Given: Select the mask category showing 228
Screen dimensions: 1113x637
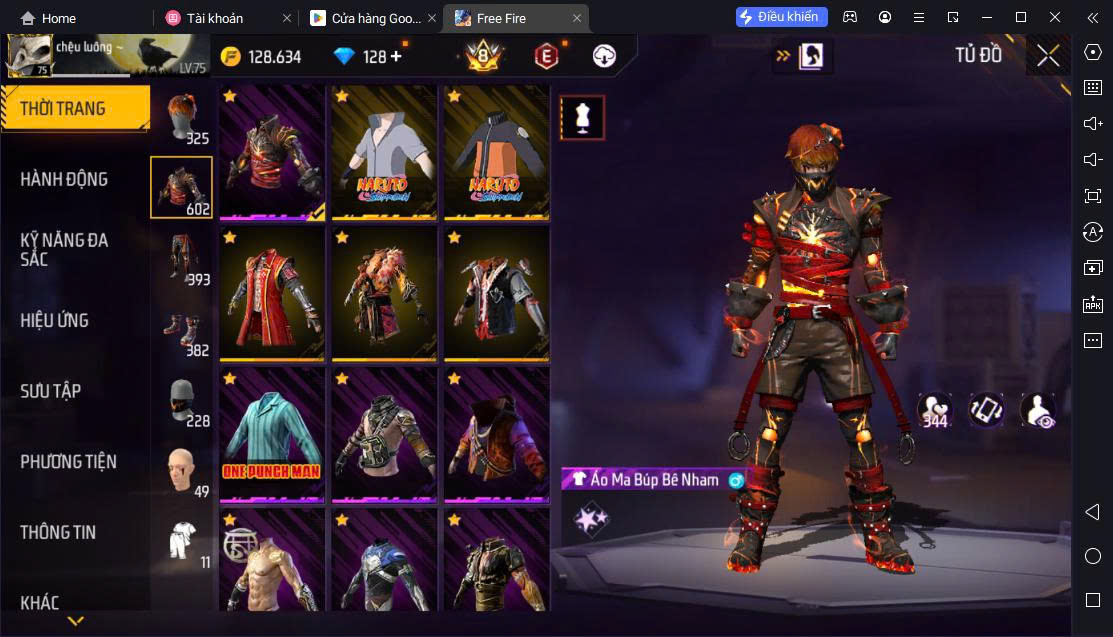Looking at the screenshot, I should click(x=181, y=400).
